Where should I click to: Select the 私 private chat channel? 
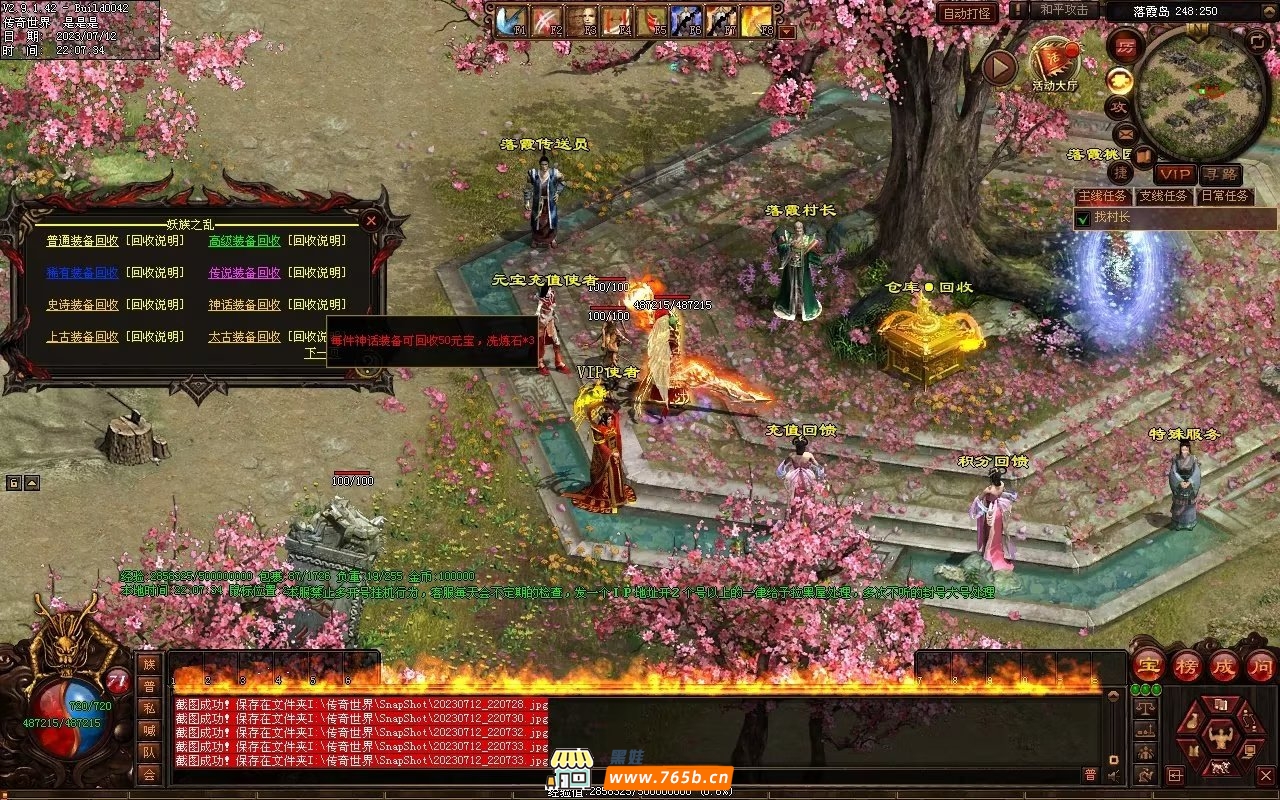[149, 708]
